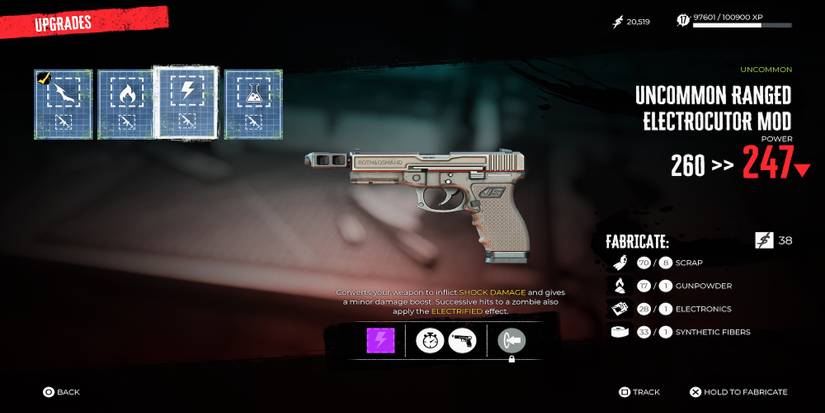The height and width of the screenshot is (413, 825).
Task: Choose the fire mod blueprint
Action: pyautogui.click(x=125, y=104)
